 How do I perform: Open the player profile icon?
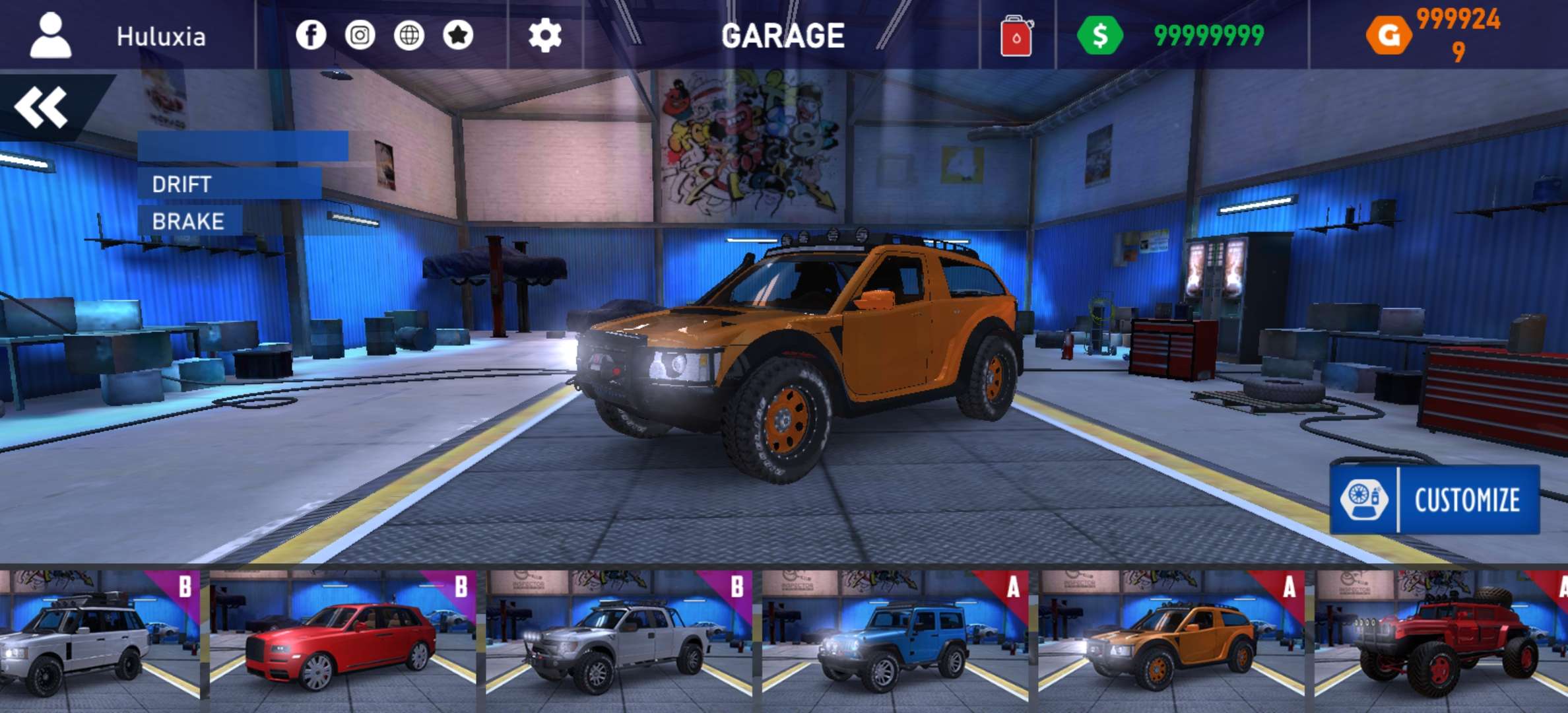[49, 36]
